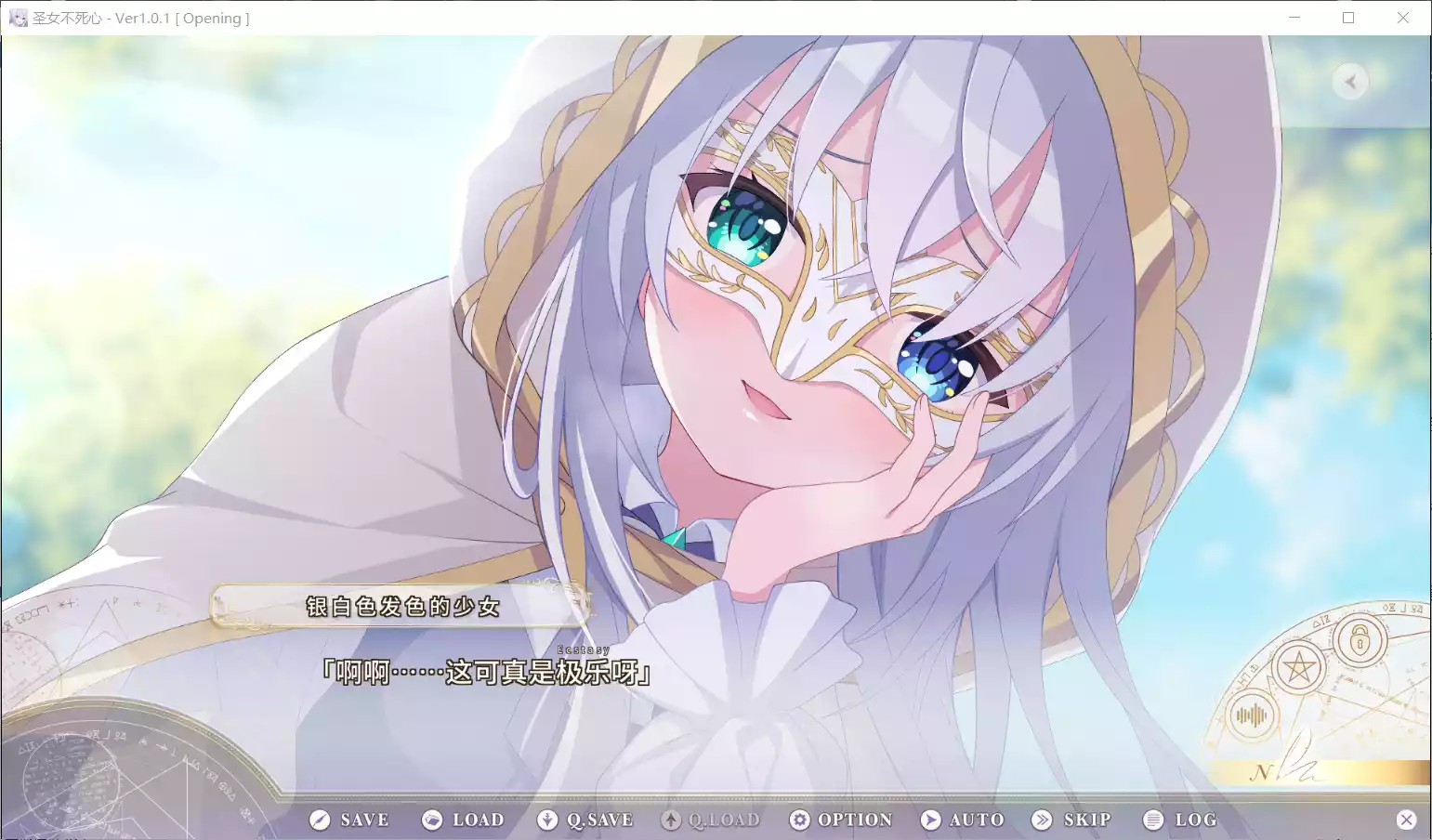Open the message LOG
The height and width of the screenshot is (840, 1432).
click(x=1184, y=820)
